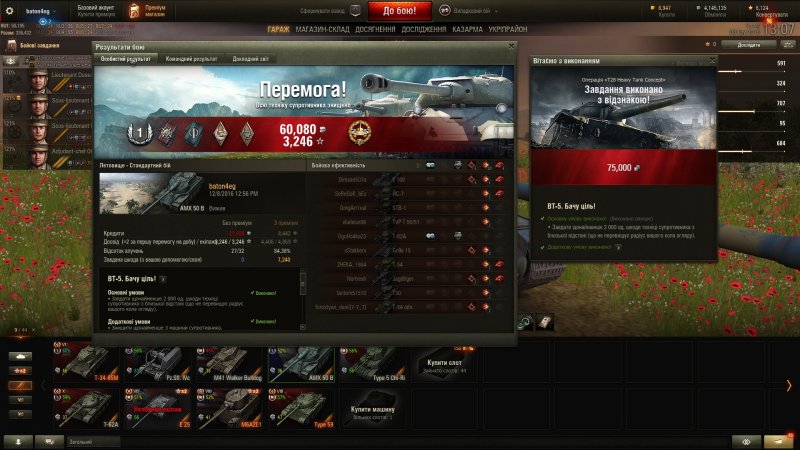Open the 'Преміум магазин' shop
This screenshot has width=800, height=450.
147,11
